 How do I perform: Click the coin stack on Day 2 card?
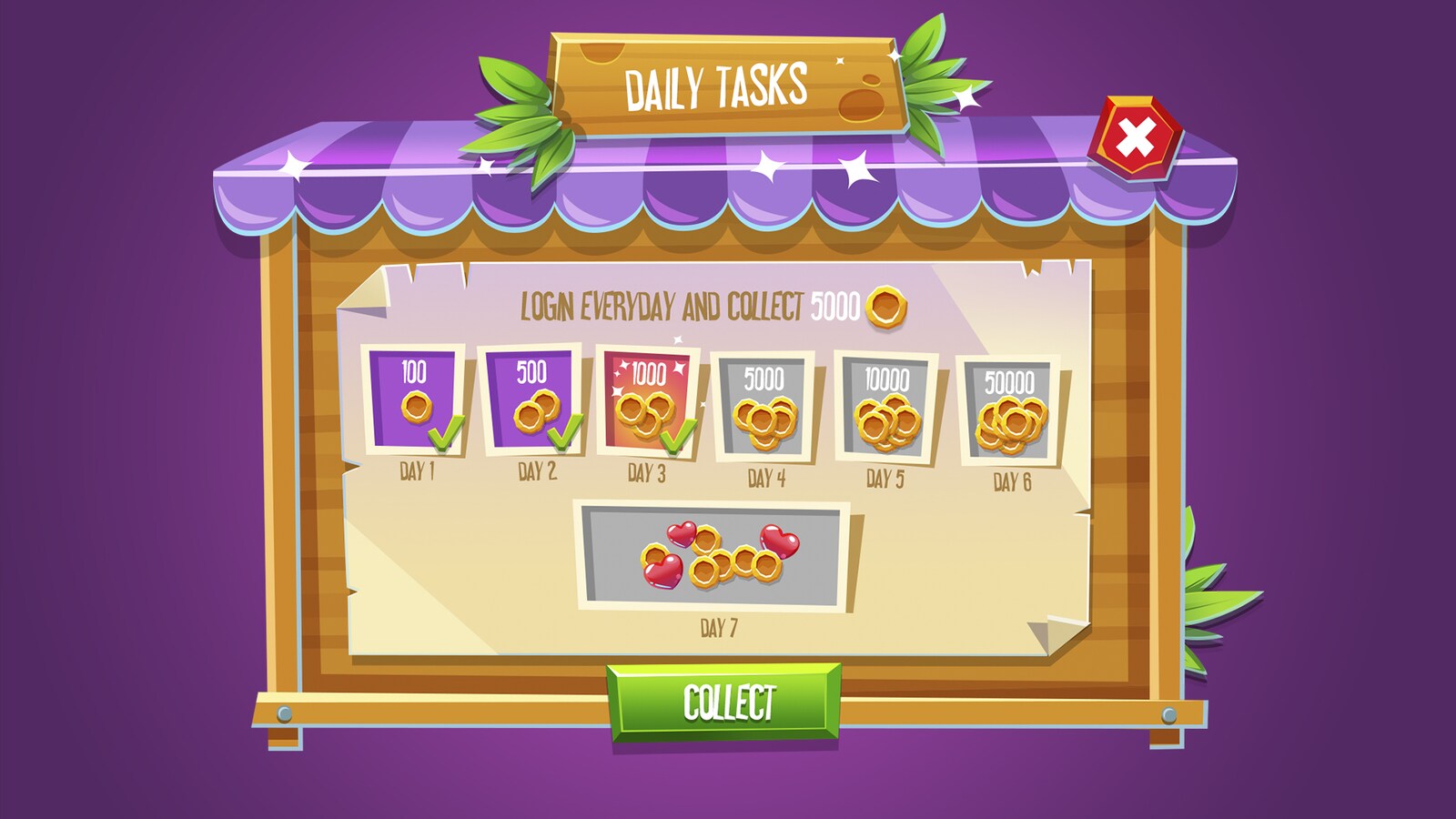coord(537,414)
